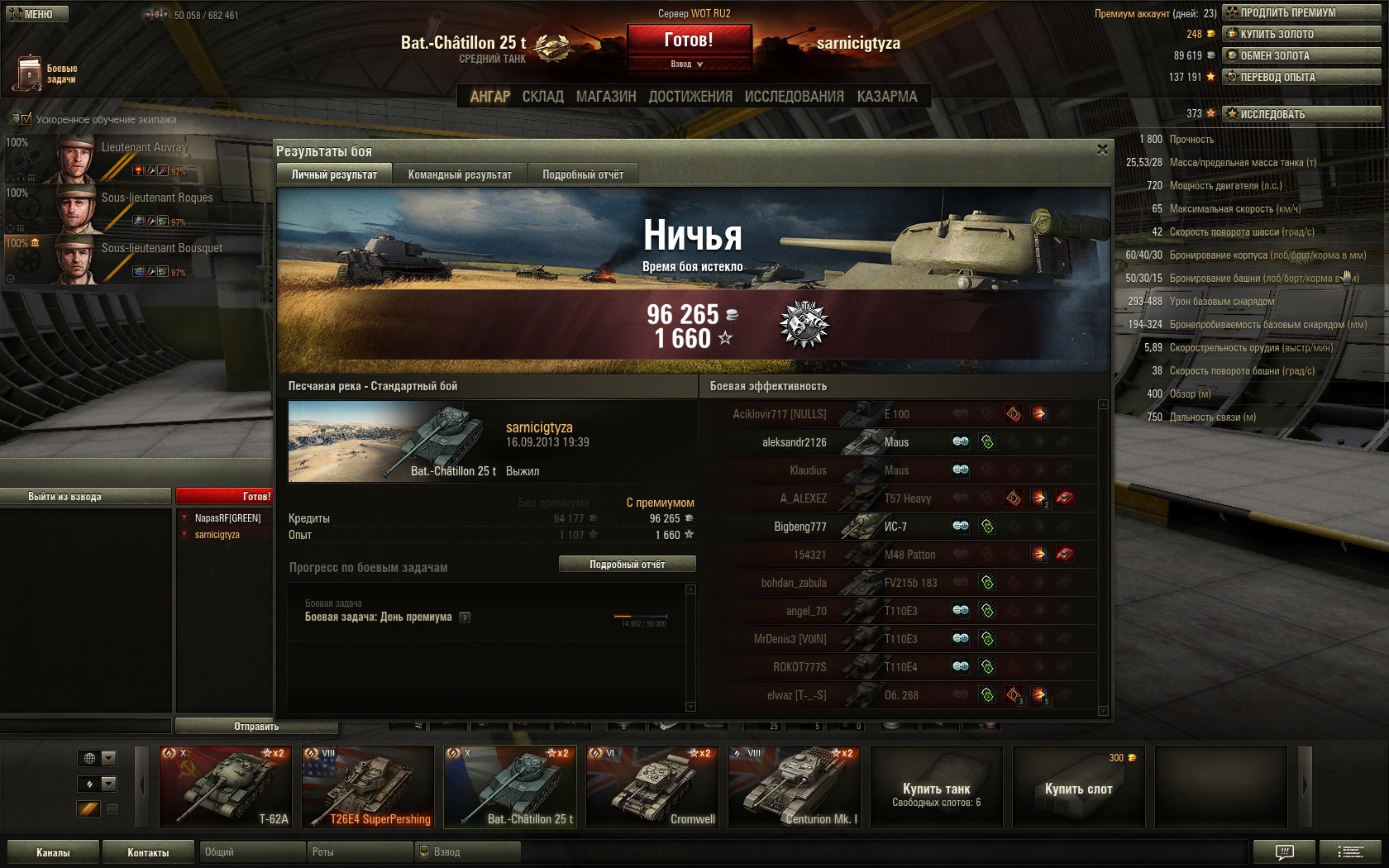
Task: Switch to the Командный результат tab
Action: pyautogui.click(x=460, y=174)
